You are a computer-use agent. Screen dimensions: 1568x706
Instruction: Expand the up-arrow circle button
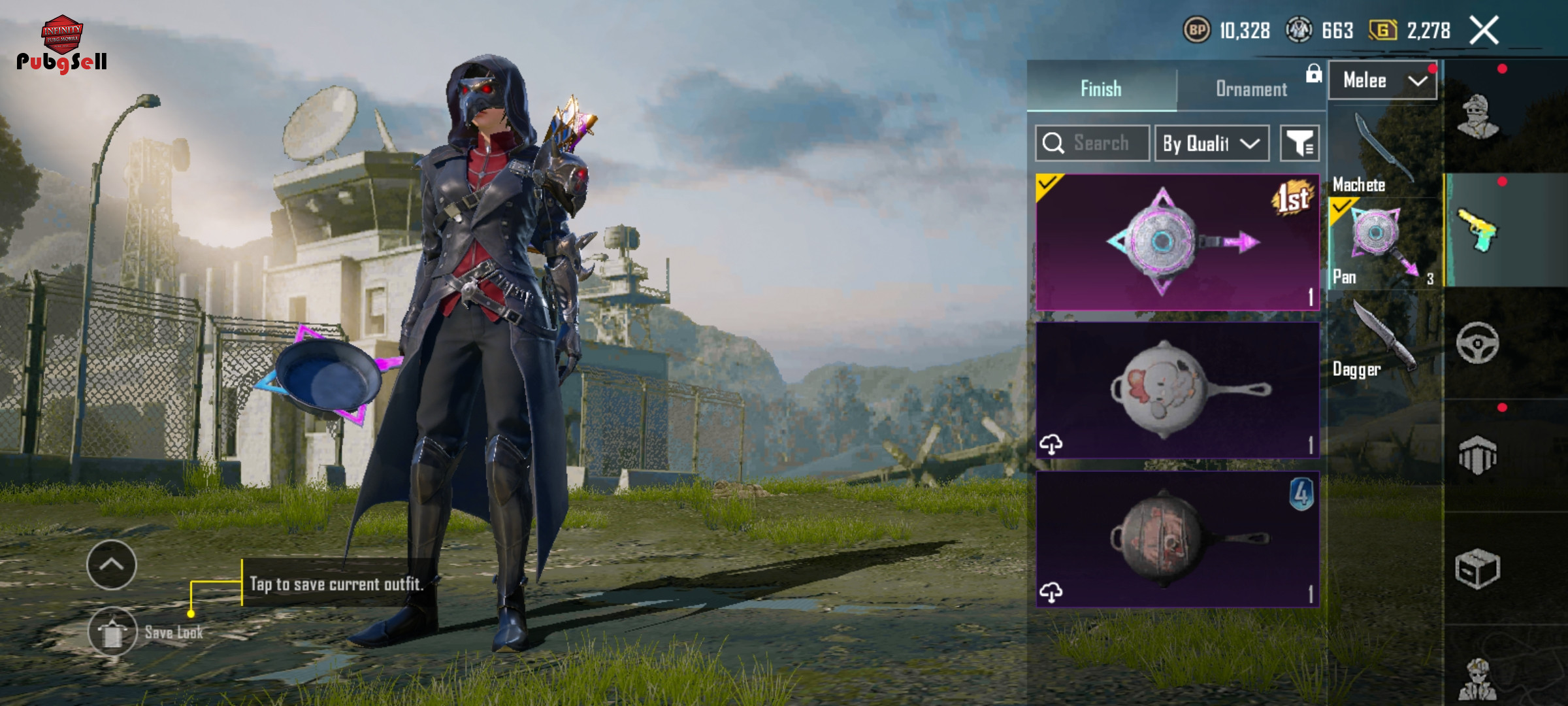tap(111, 565)
